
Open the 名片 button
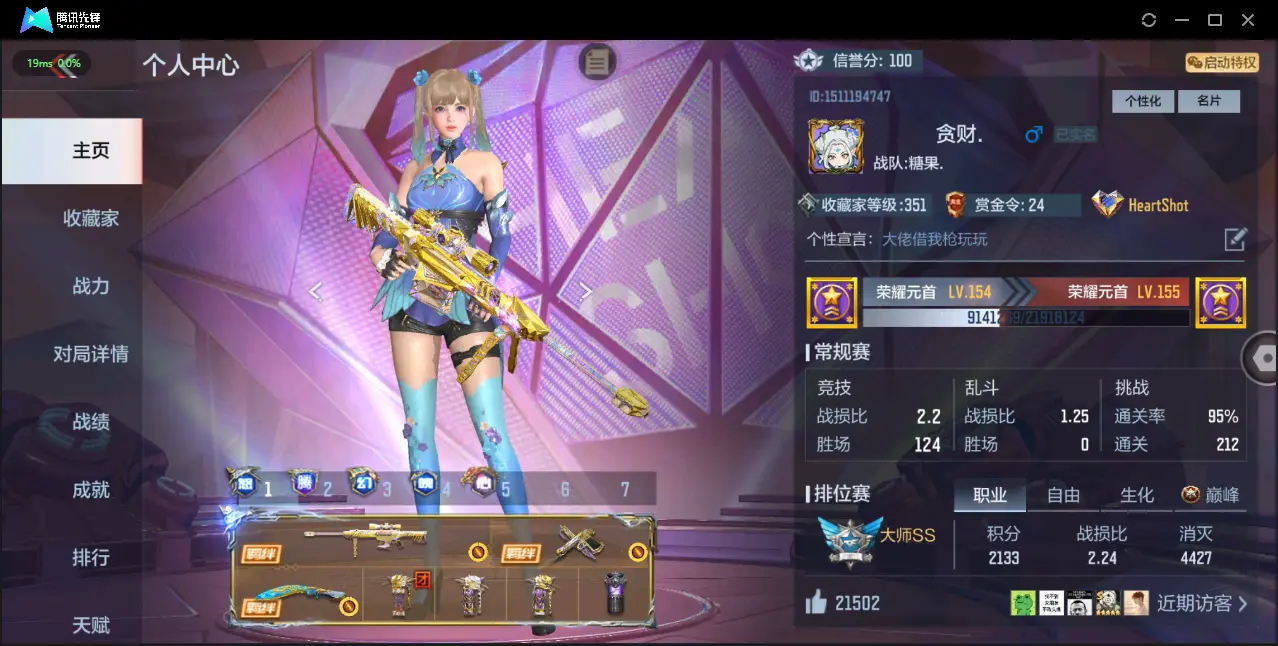(x=1208, y=101)
